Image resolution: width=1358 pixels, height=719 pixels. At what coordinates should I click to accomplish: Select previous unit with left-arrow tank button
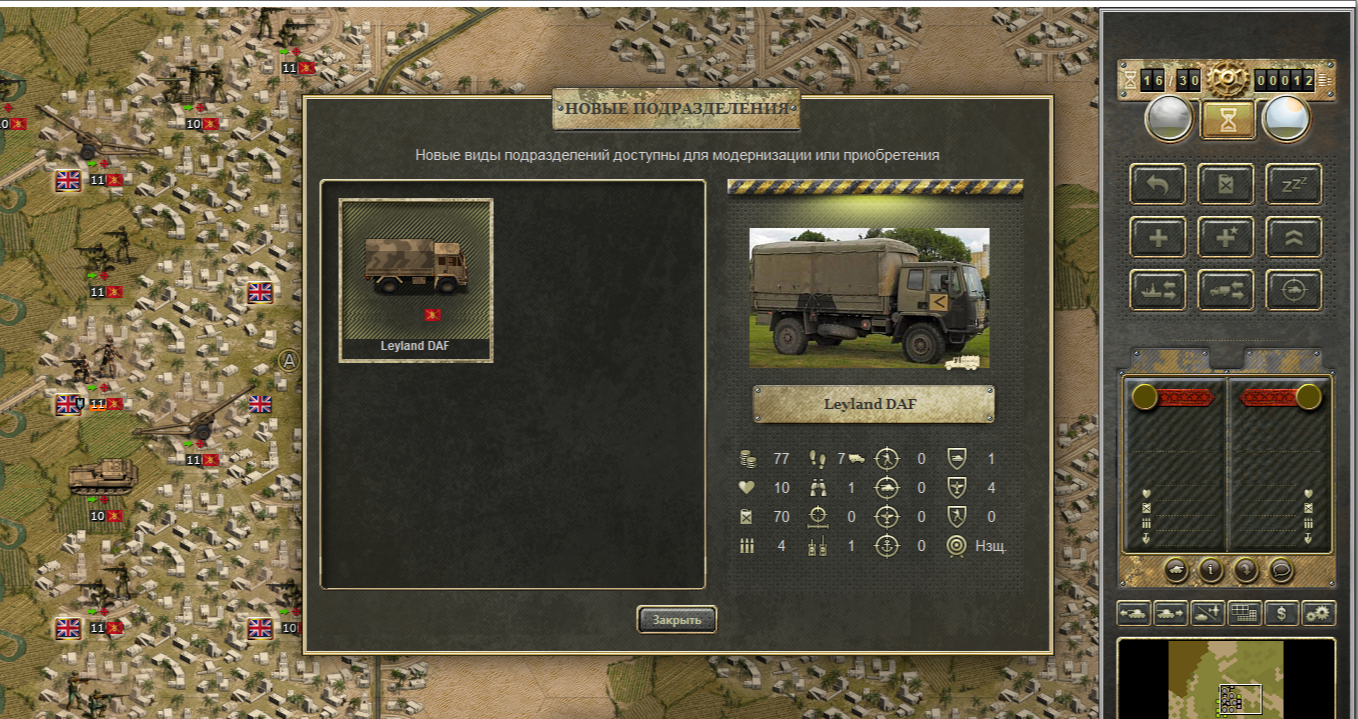tap(1134, 613)
